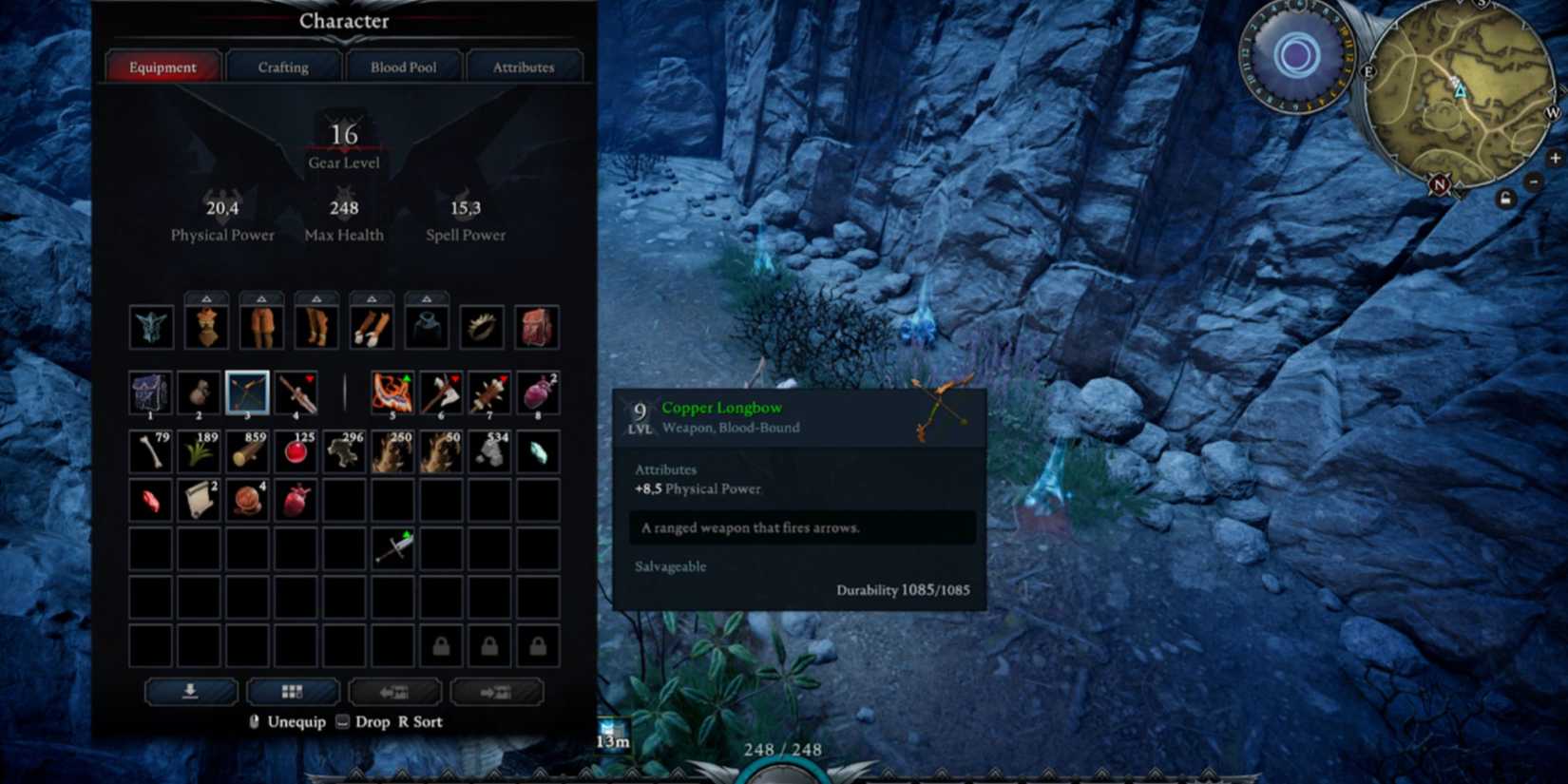Toggle the minimap lock icon
Image resolution: width=1568 pixels, height=784 pixels.
(1506, 197)
